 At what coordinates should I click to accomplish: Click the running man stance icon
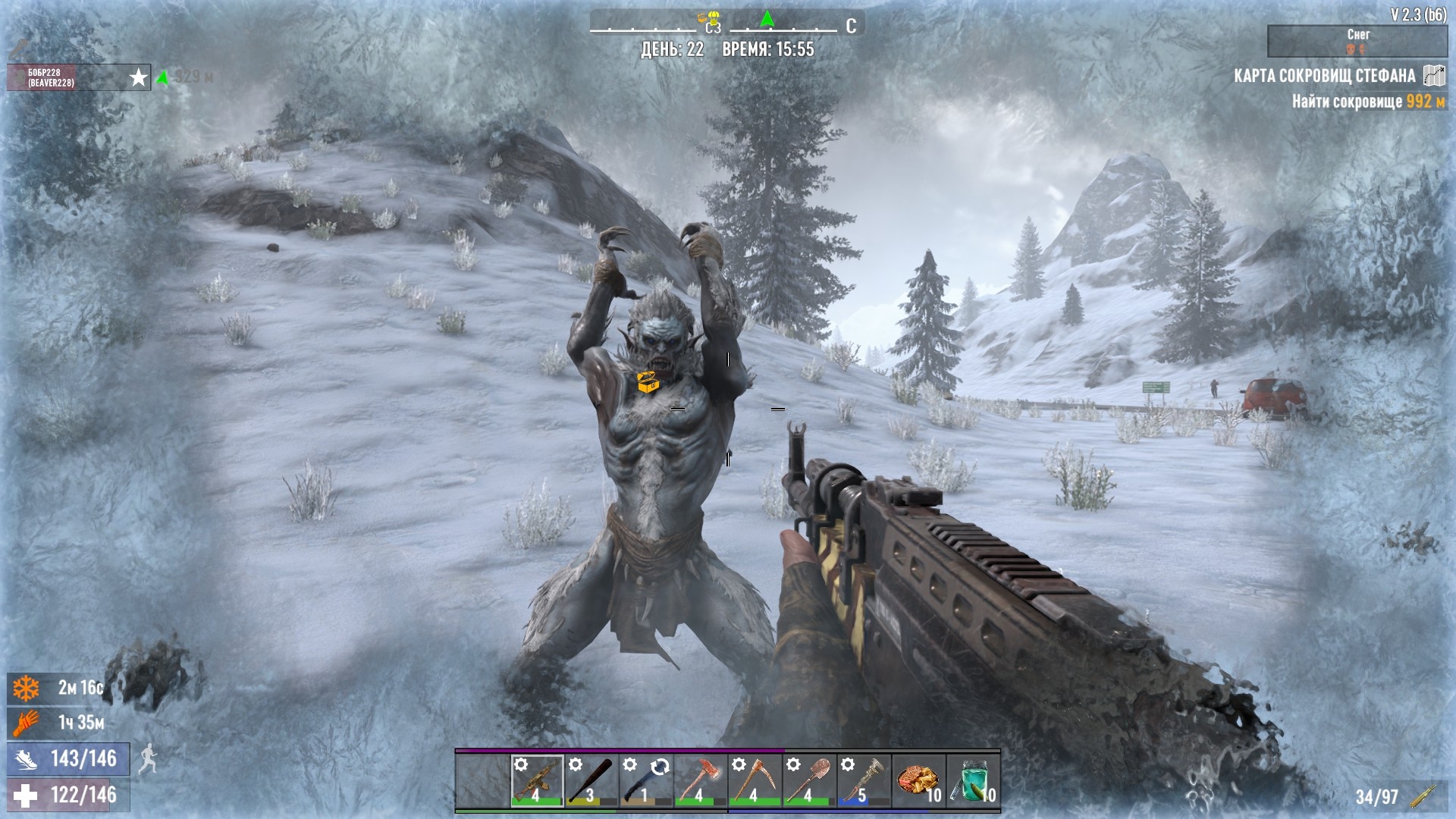pos(149,758)
